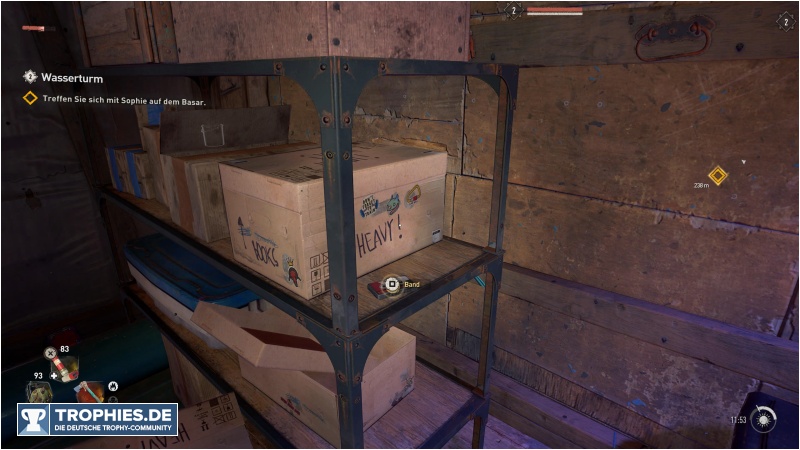Pick up the Band loot item icon
The image size is (800, 450).
coord(392,285)
